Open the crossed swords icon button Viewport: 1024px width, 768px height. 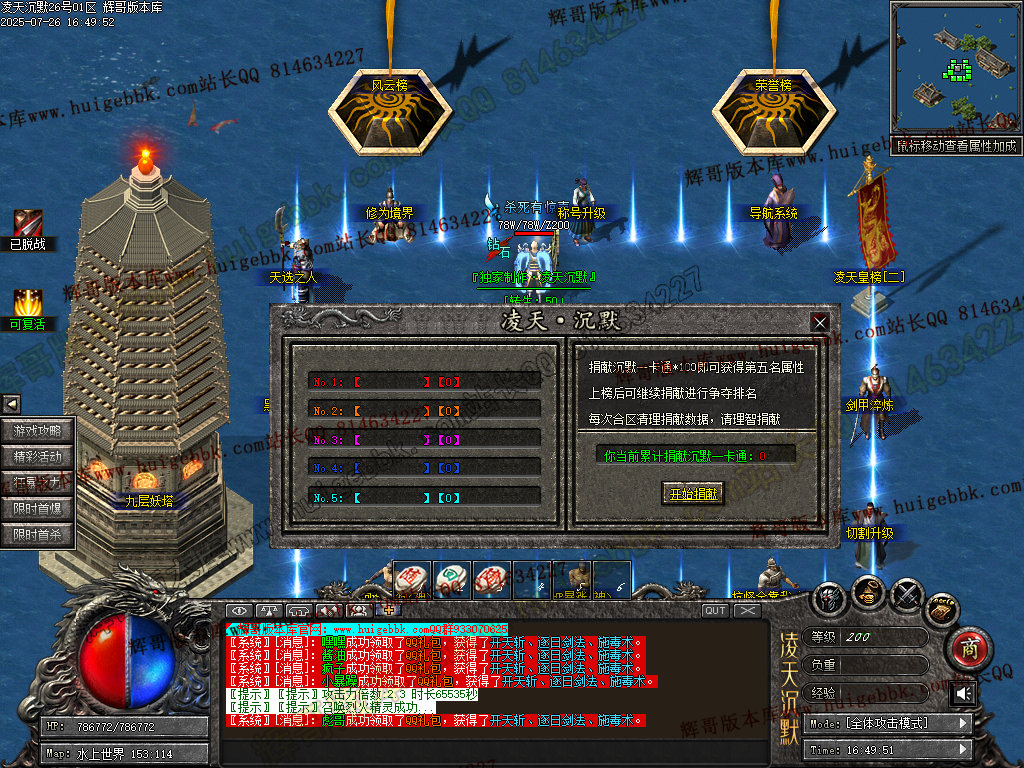(906, 596)
